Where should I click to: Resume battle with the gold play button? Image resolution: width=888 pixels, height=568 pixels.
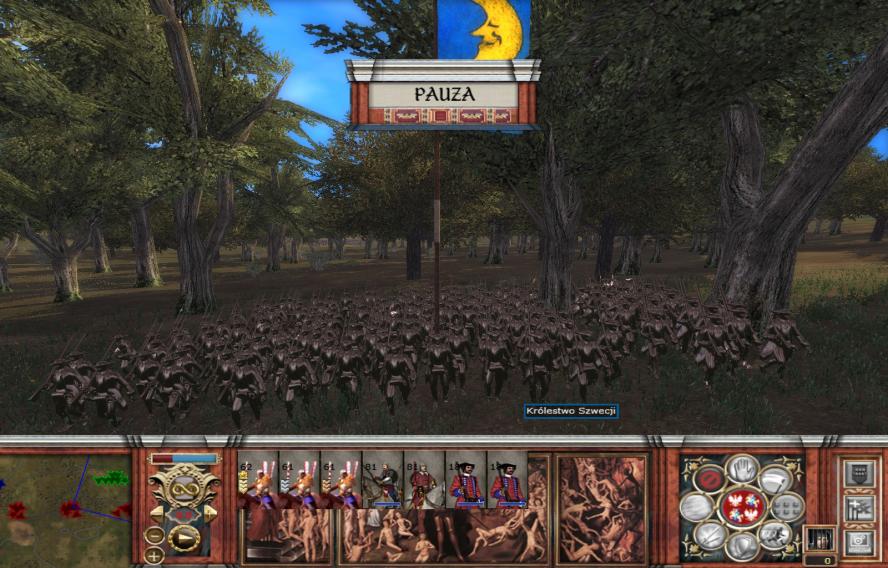[x=183, y=540]
